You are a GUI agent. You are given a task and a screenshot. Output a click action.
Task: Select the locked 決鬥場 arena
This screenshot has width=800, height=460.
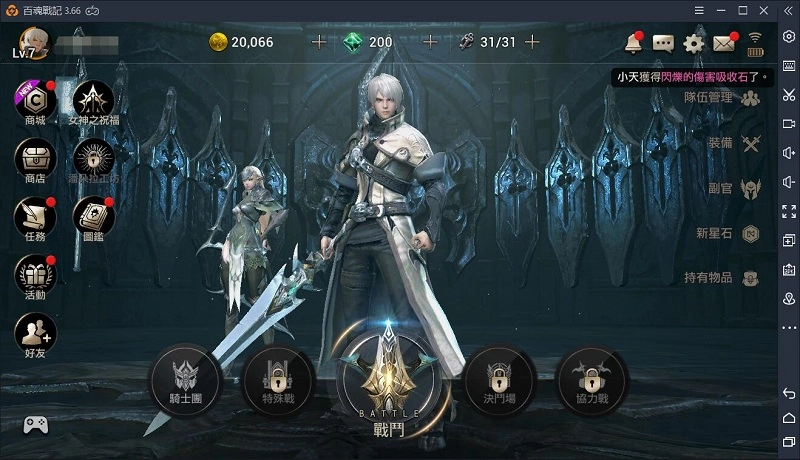499,379
